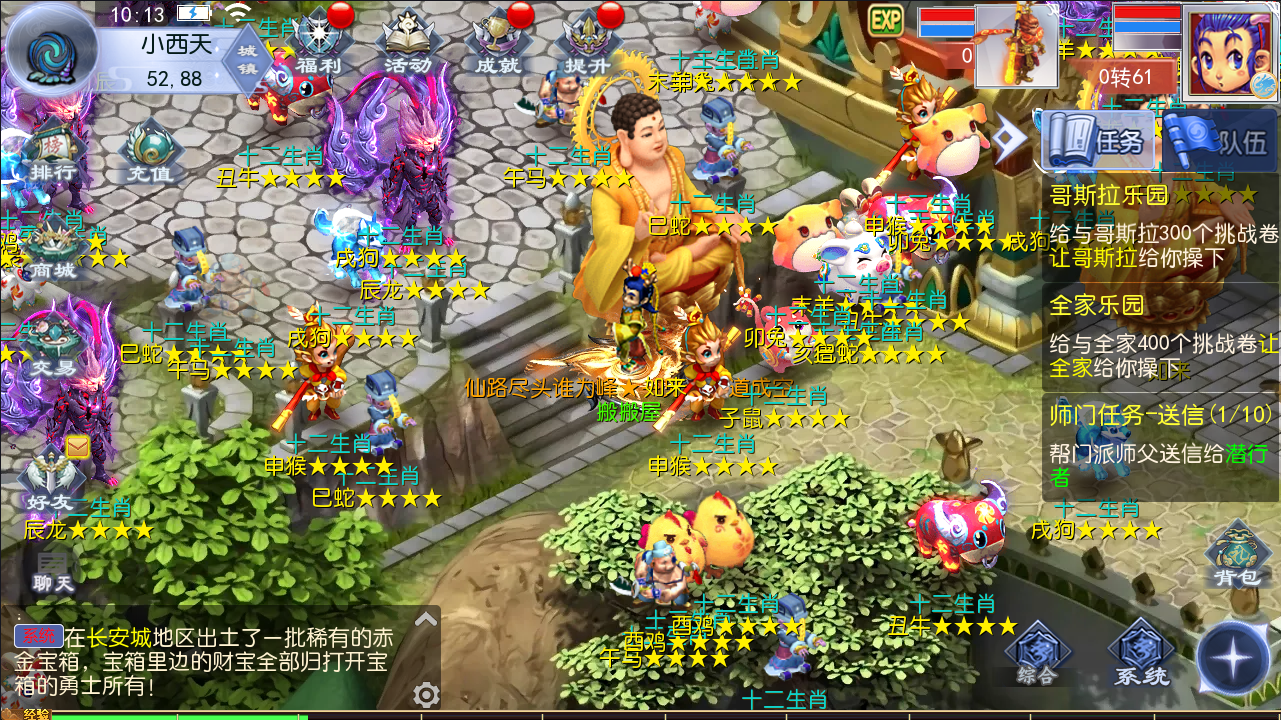Open the 排行 ranking board

[x=52, y=152]
